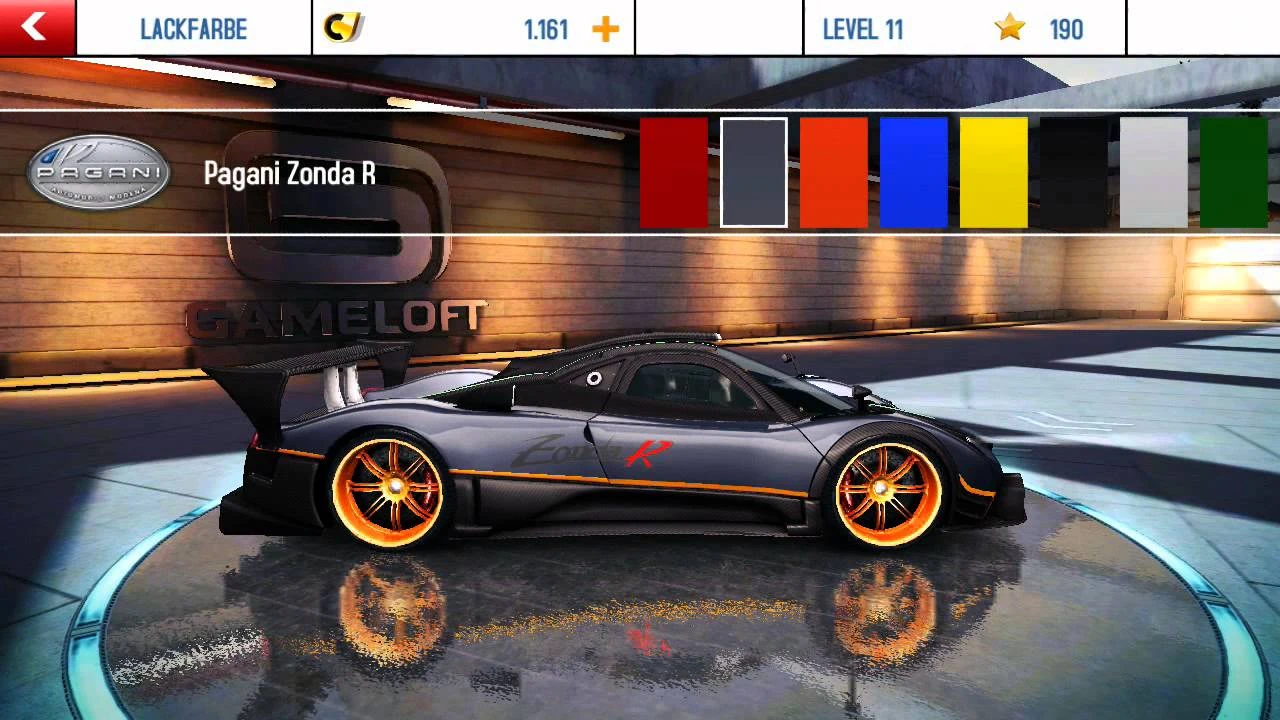
Task: Click the gold star icon beside 190
Action: click(1008, 29)
